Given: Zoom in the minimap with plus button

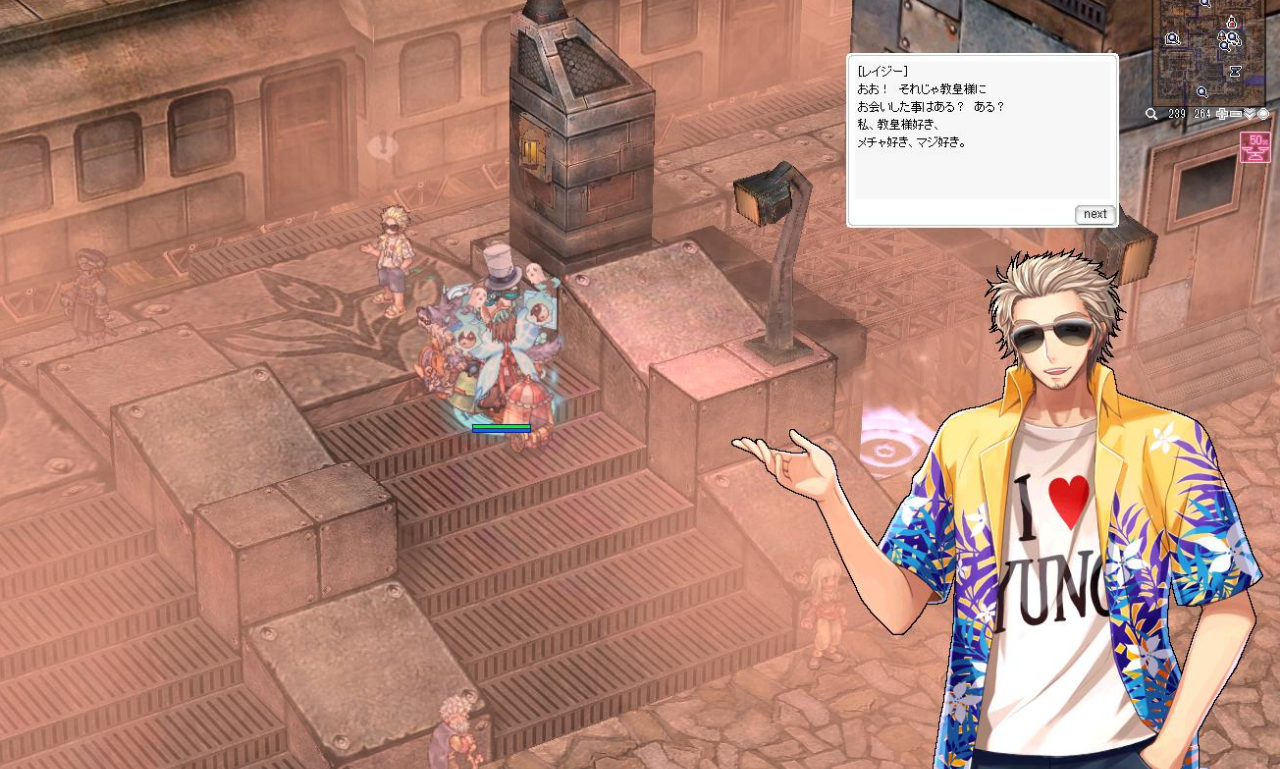Looking at the screenshot, I should click(1222, 114).
